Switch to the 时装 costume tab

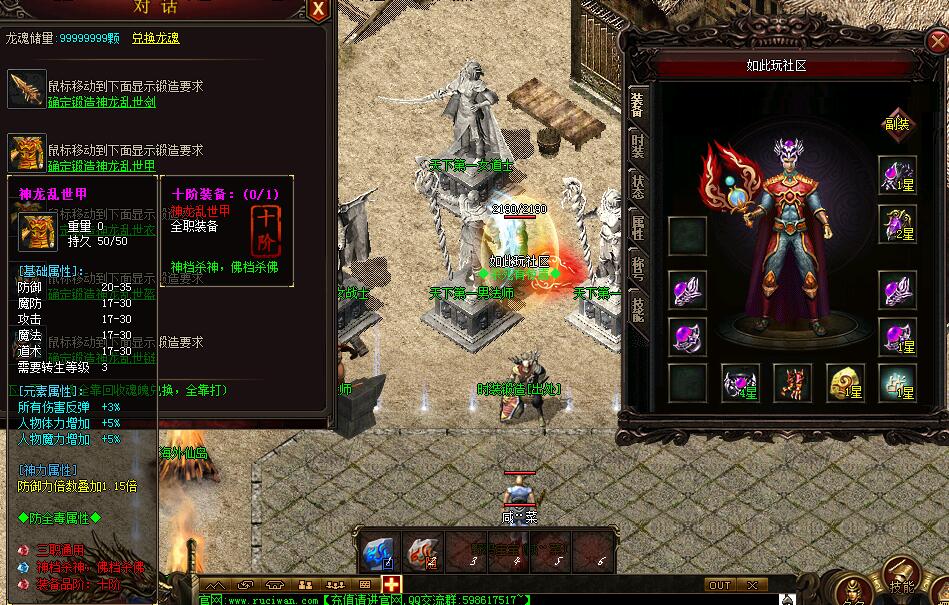tap(637, 149)
